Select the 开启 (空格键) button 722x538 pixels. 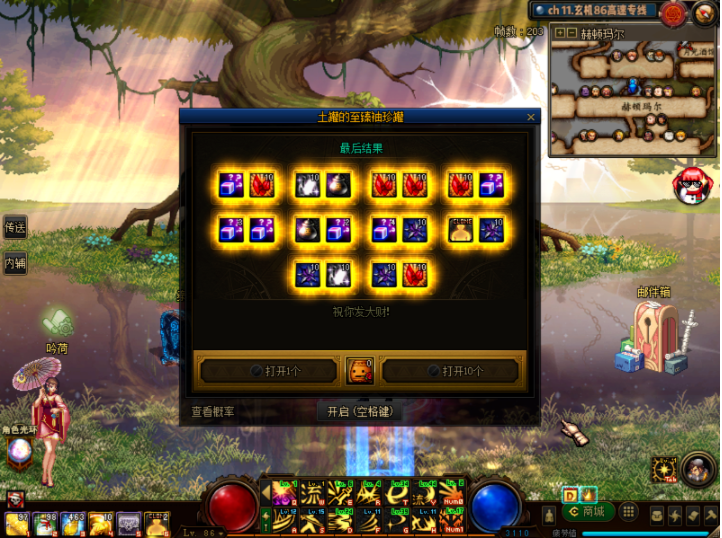pos(360,411)
